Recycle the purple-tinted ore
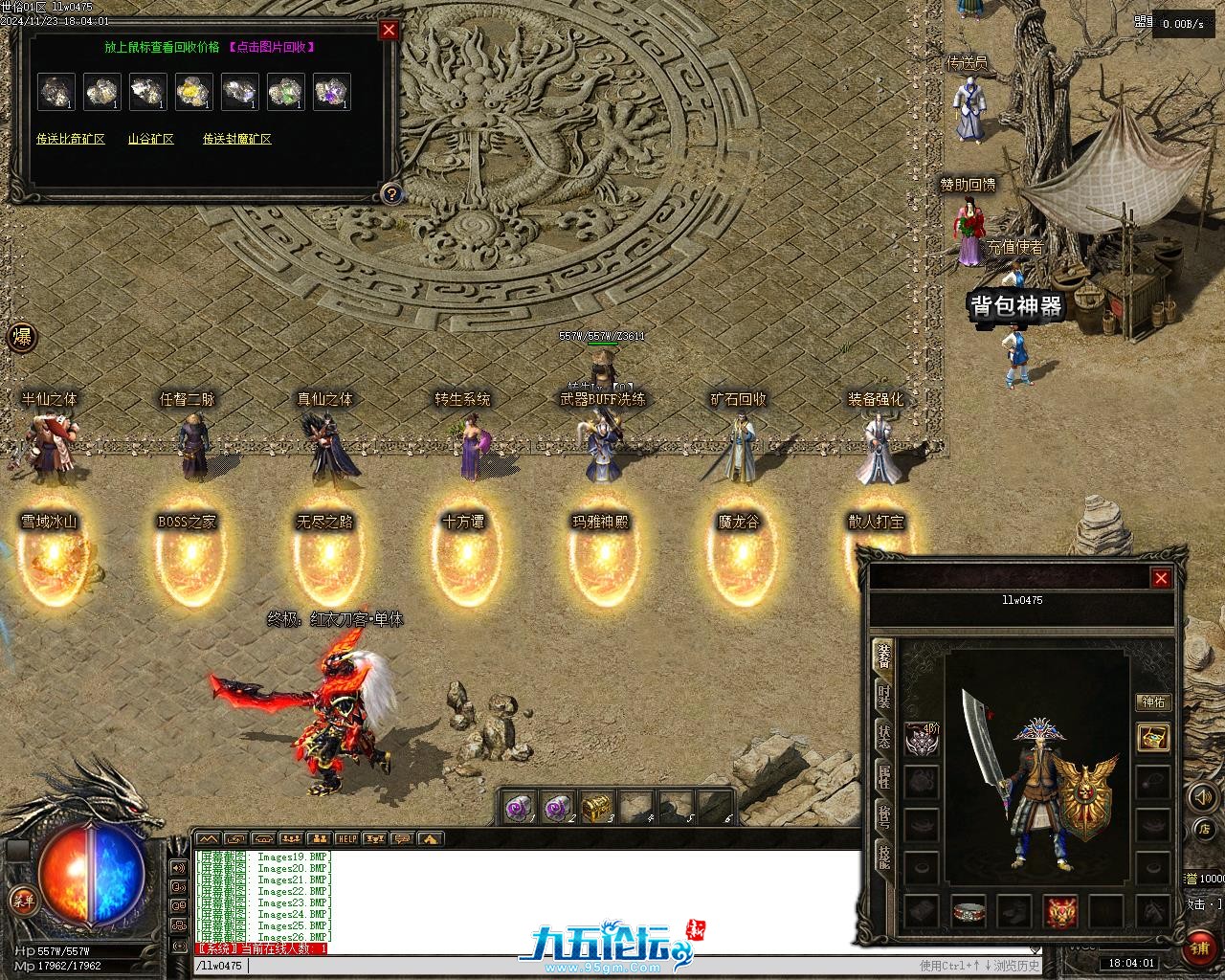 coord(332,92)
